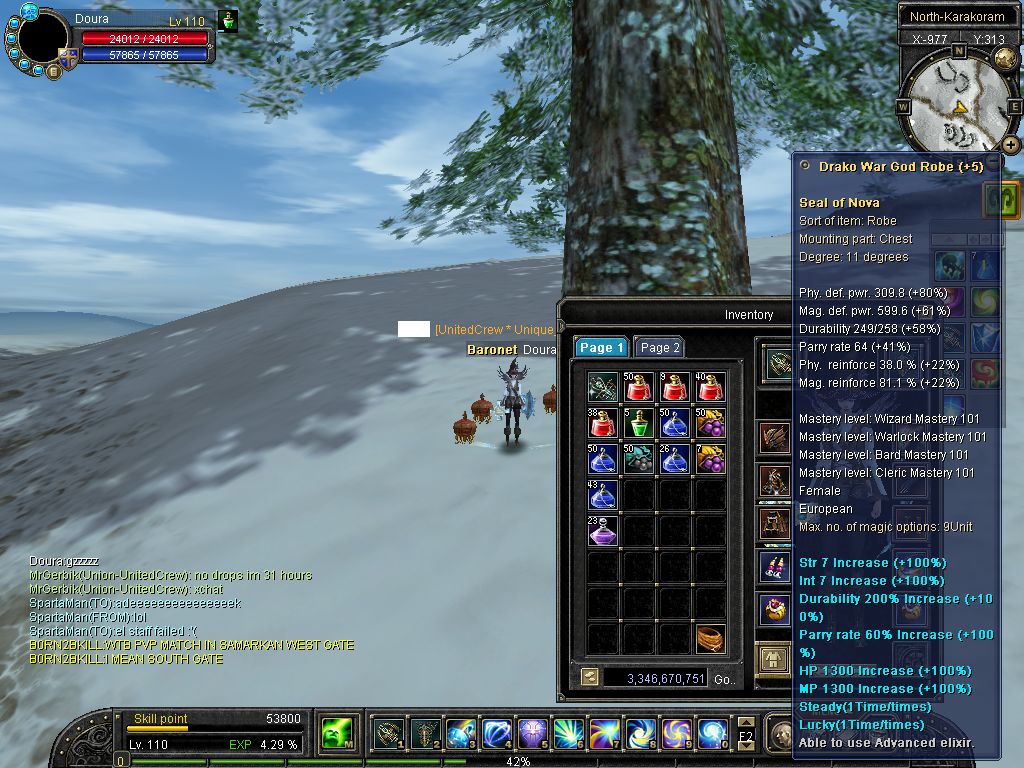Zoom the minimap with the plus button
This screenshot has height=768, width=1024.
[1011, 144]
